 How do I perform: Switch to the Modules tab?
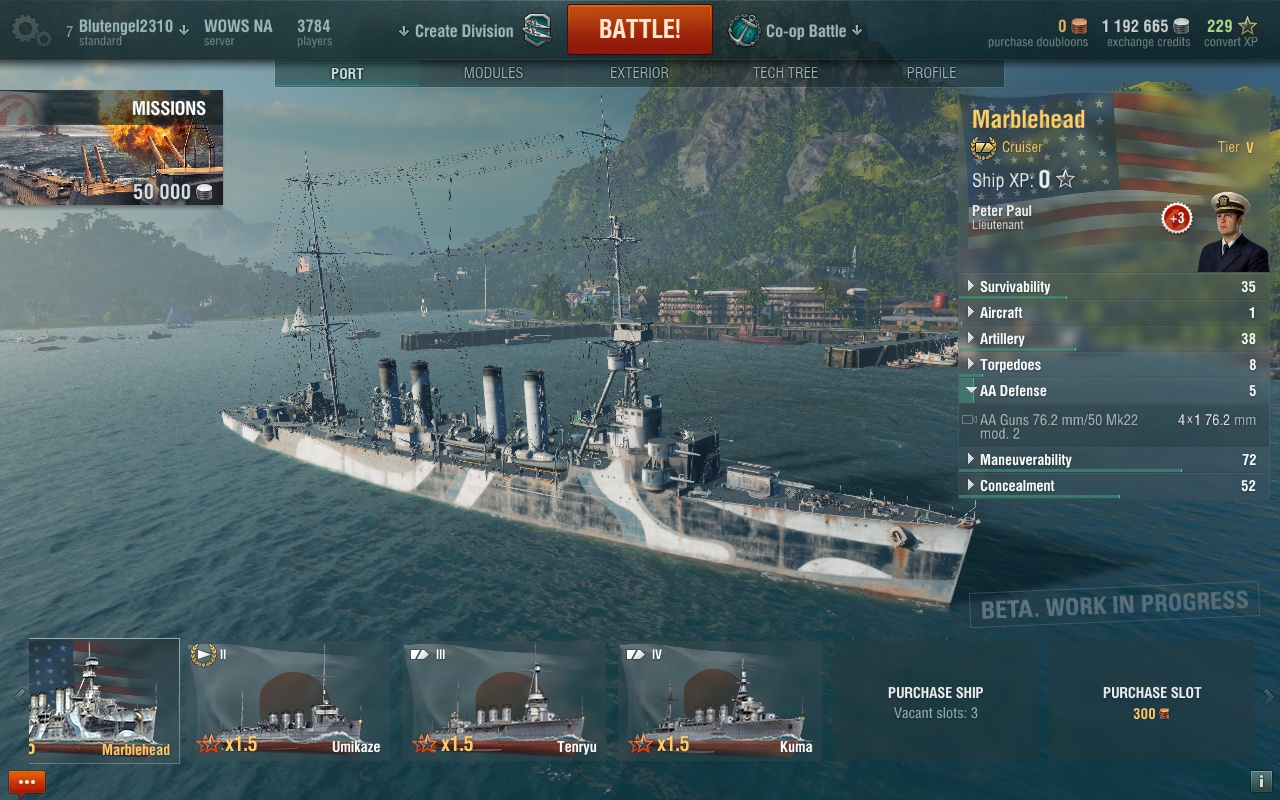point(493,73)
